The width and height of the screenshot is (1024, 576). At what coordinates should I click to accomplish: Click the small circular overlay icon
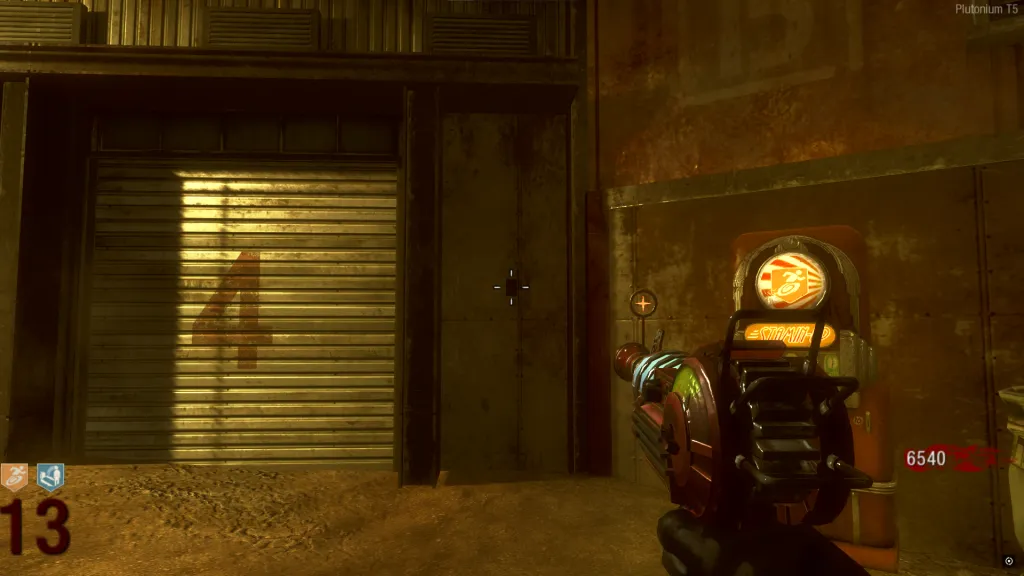coord(1008,561)
